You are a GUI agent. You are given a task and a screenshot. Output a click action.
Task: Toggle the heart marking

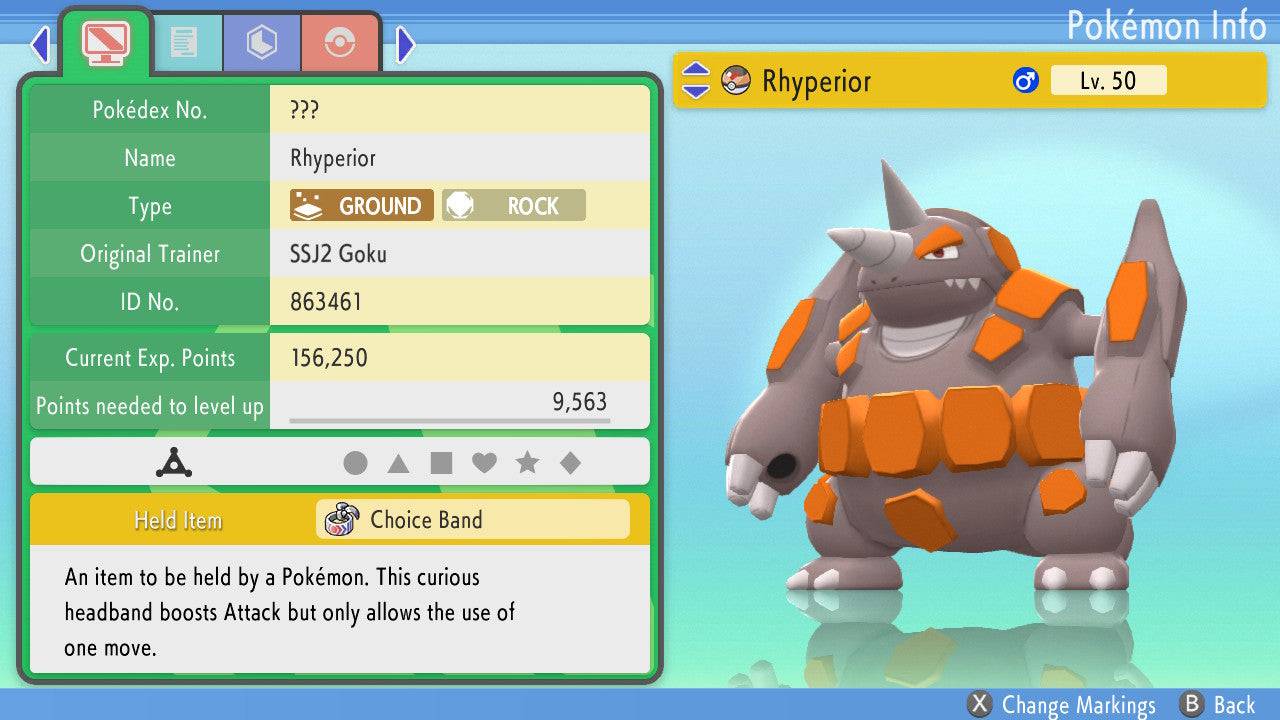(x=484, y=463)
